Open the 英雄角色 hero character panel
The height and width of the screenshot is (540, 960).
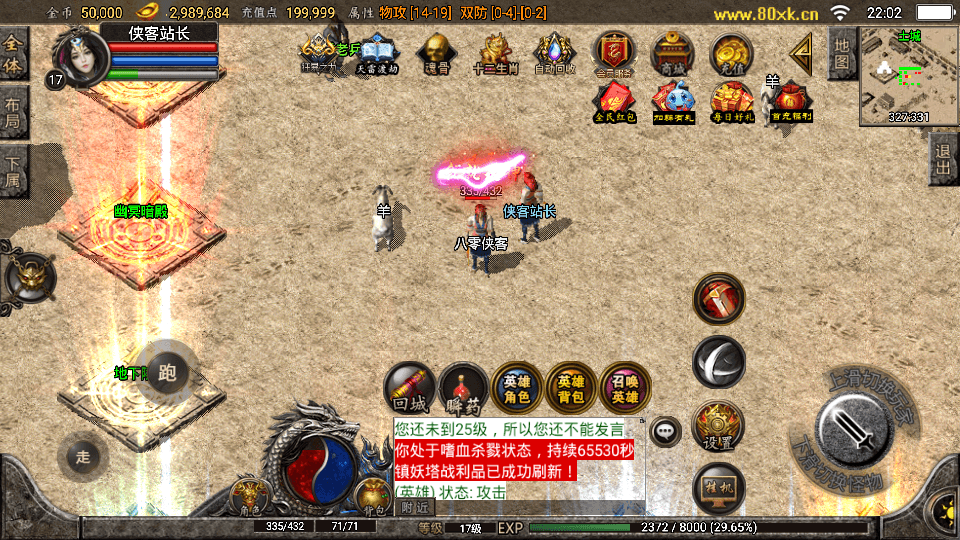[517, 386]
